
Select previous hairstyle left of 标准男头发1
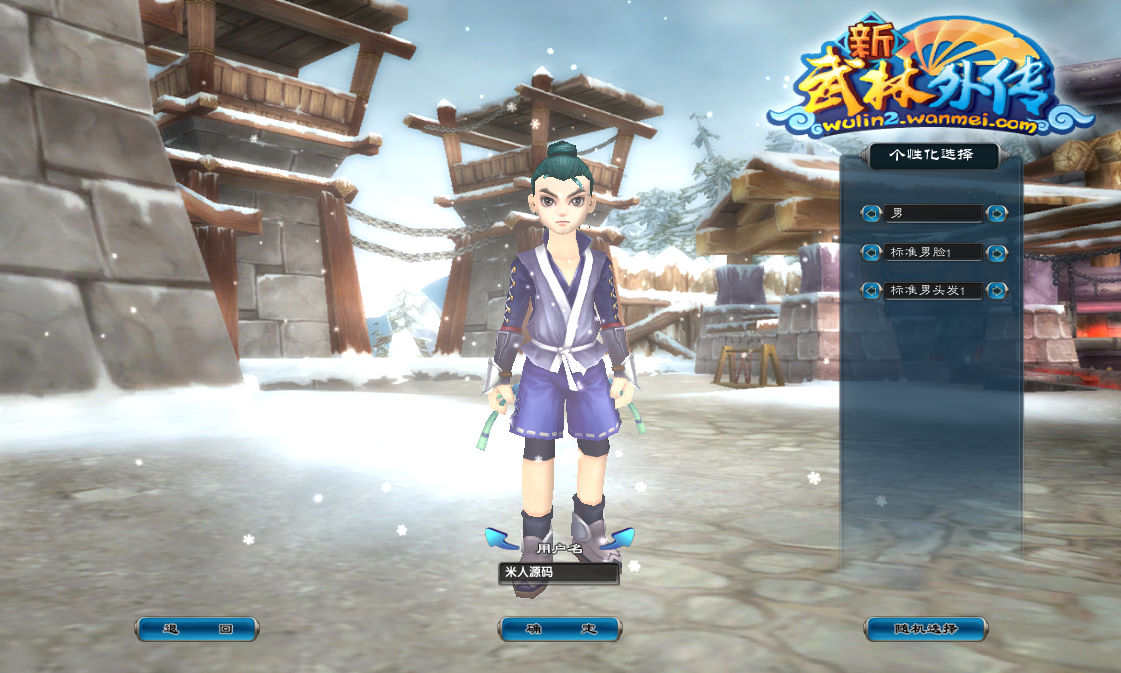coord(871,291)
